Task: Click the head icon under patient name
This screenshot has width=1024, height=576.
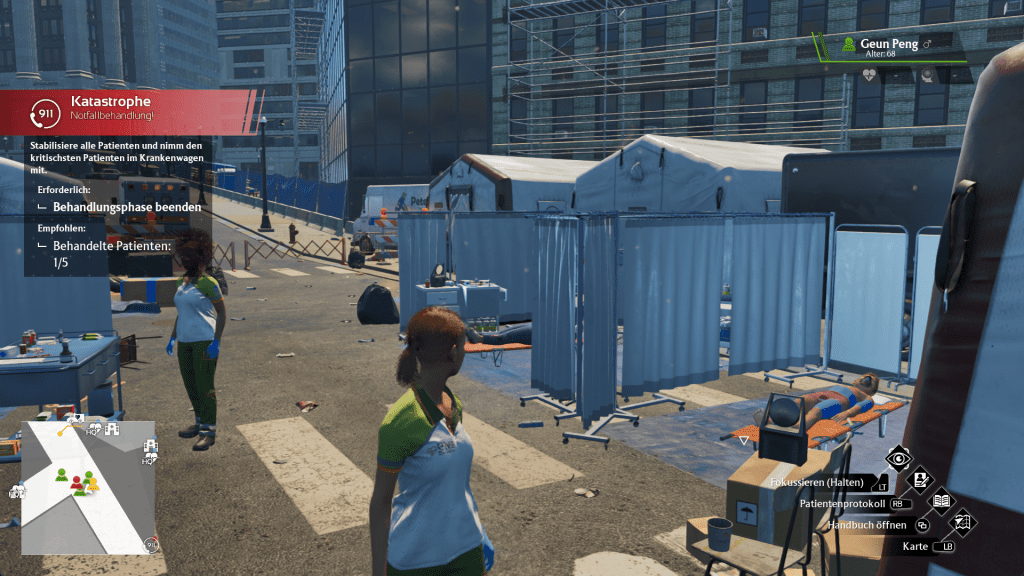Action: 927,74
